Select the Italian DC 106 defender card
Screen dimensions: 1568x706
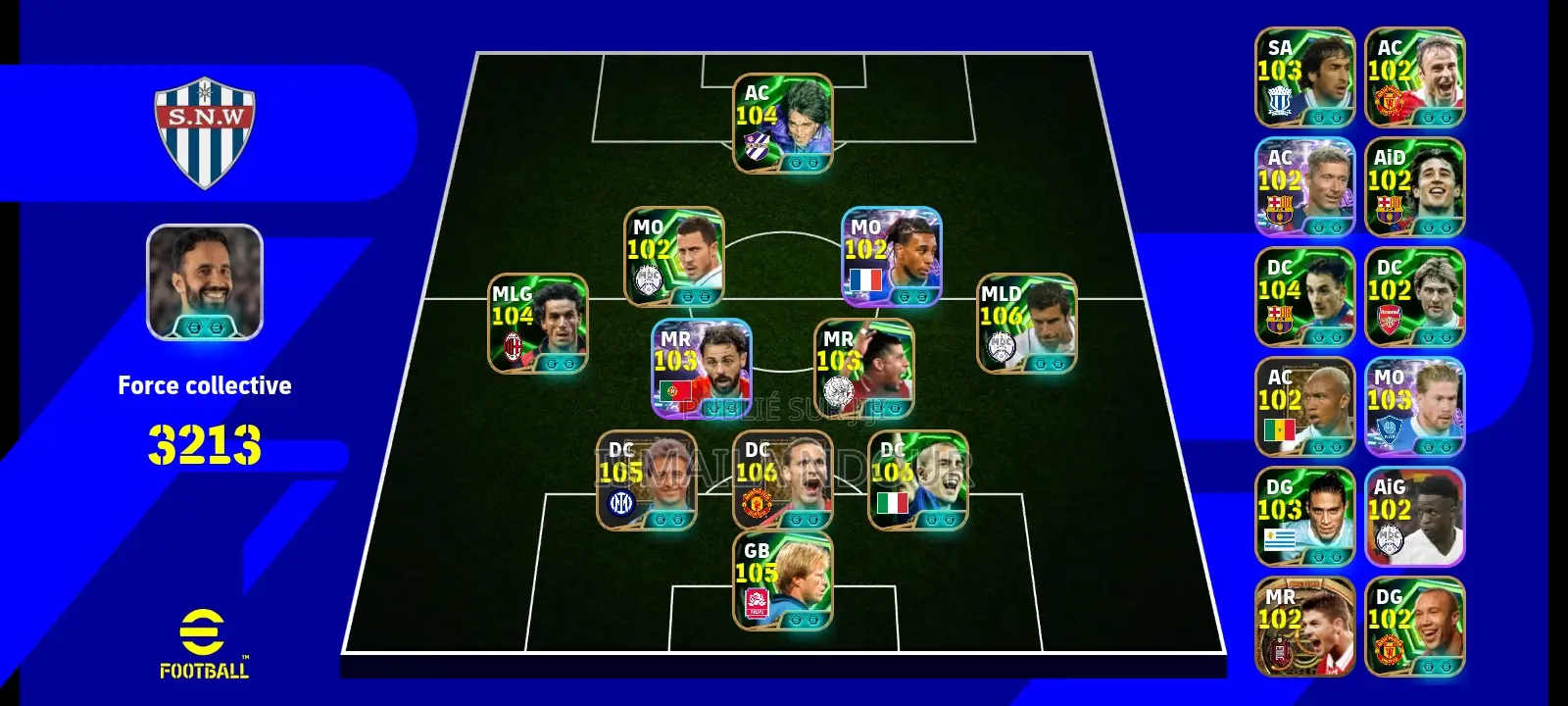[919, 480]
